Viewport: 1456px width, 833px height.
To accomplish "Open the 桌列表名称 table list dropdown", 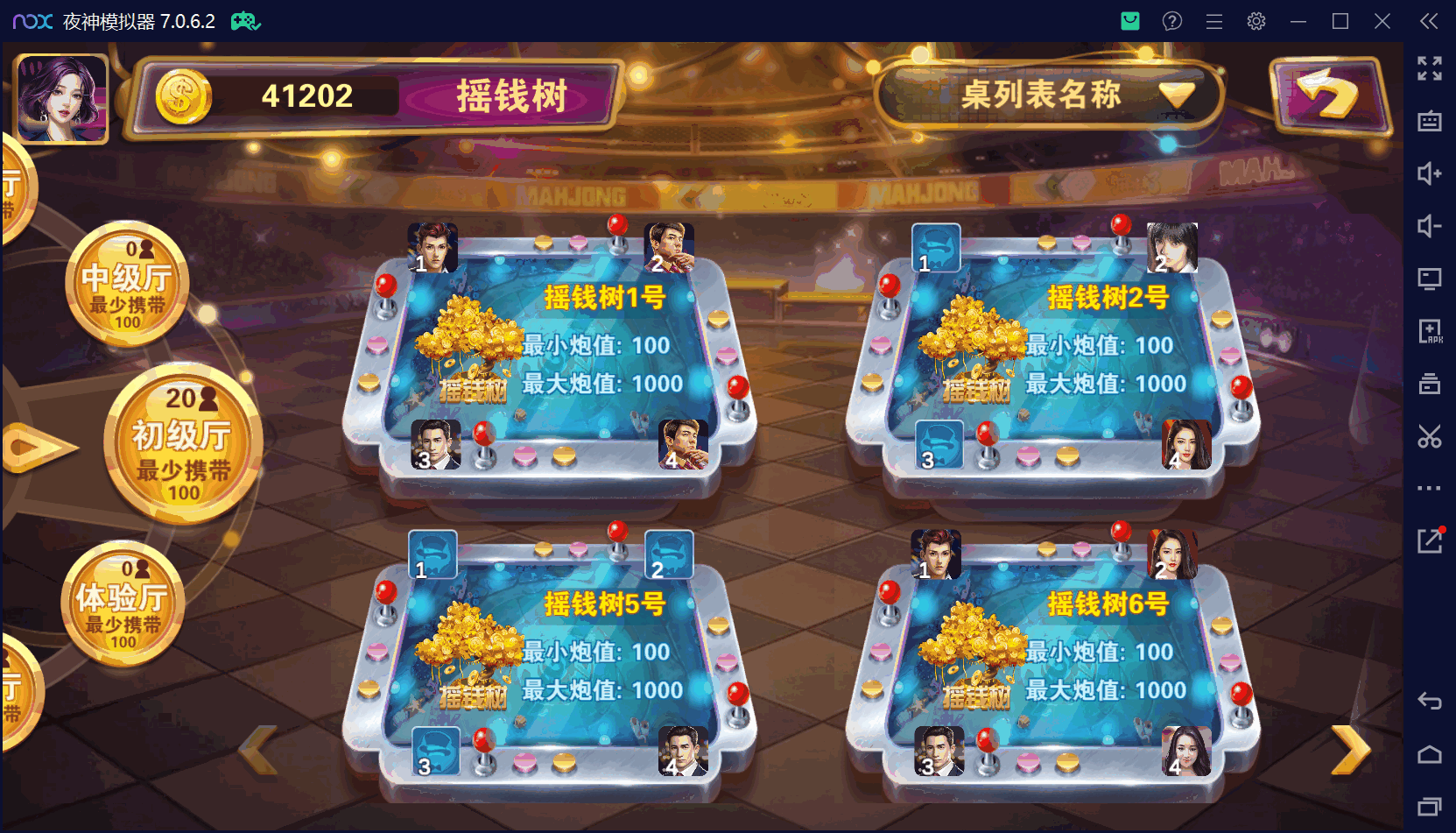I will [1047, 96].
